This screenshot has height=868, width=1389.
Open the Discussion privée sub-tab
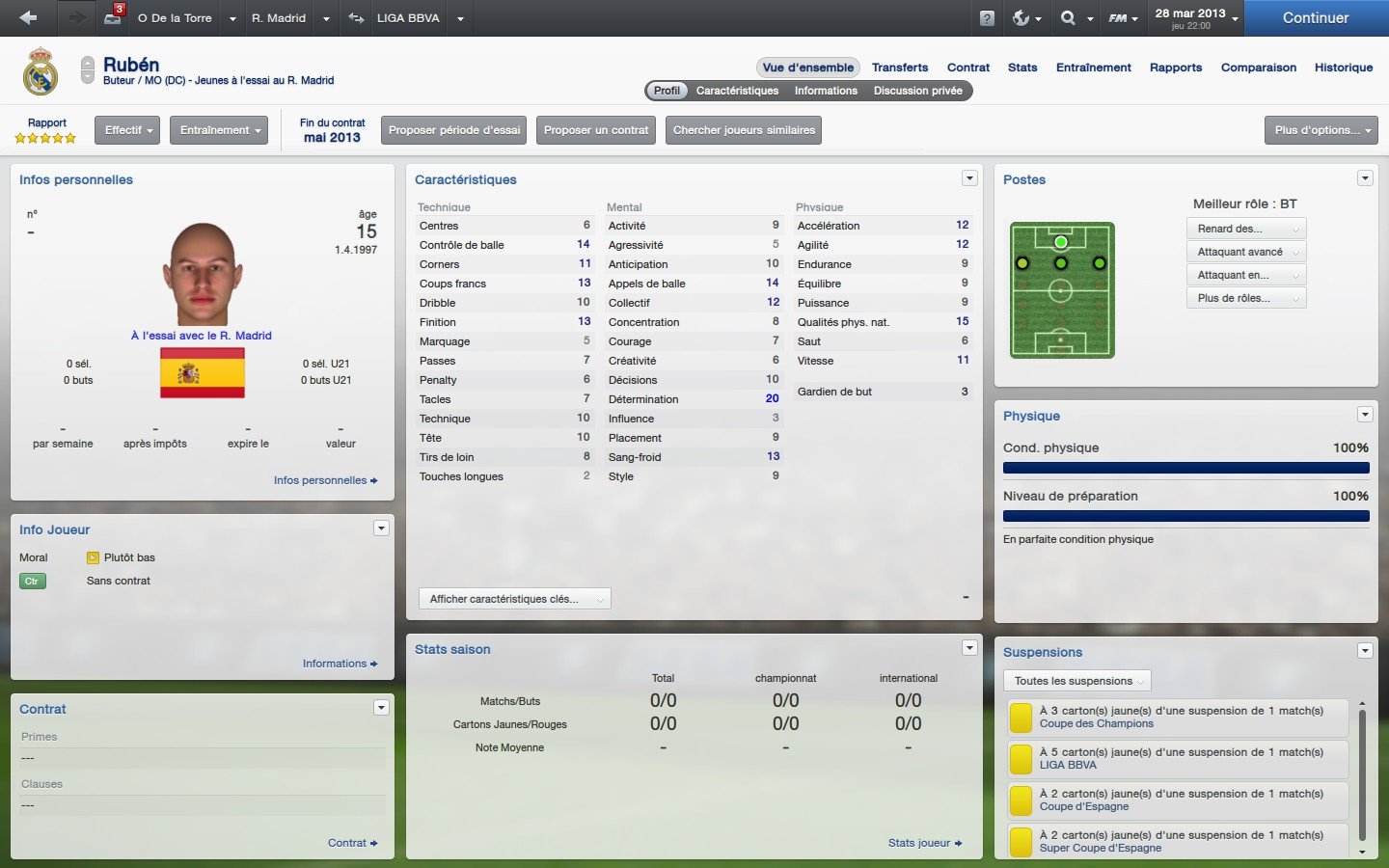(x=917, y=90)
